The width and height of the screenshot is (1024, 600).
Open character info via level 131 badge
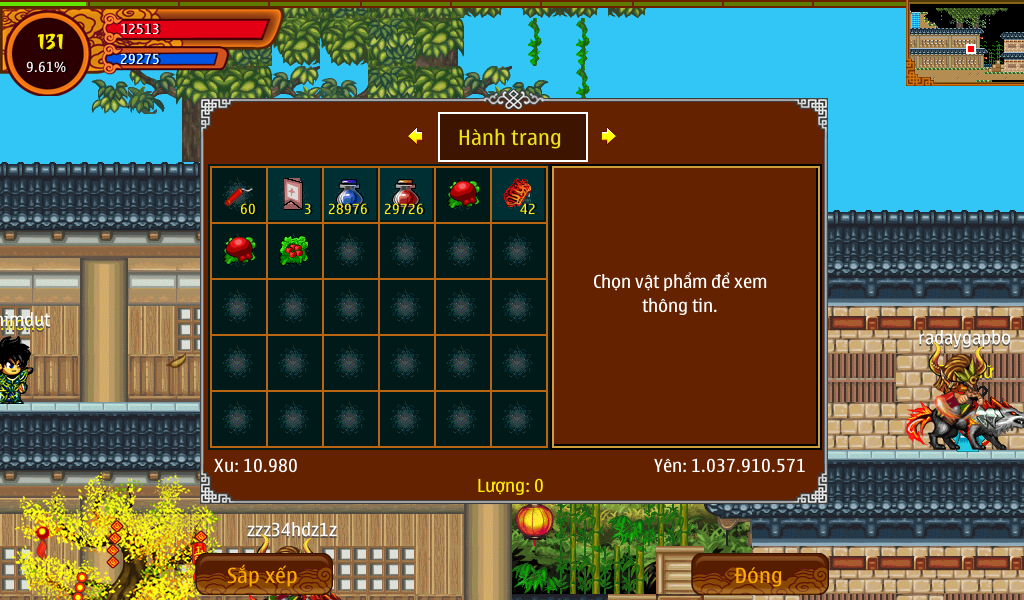(47, 52)
